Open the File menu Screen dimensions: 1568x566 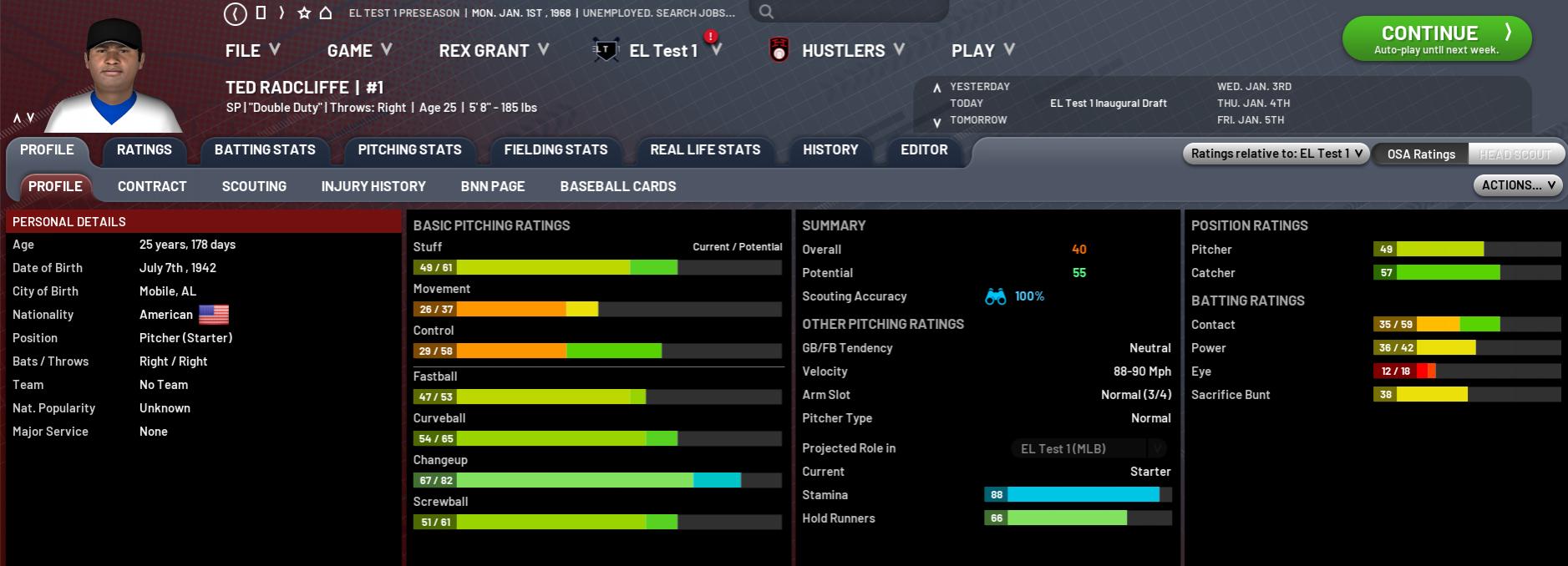[251, 51]
